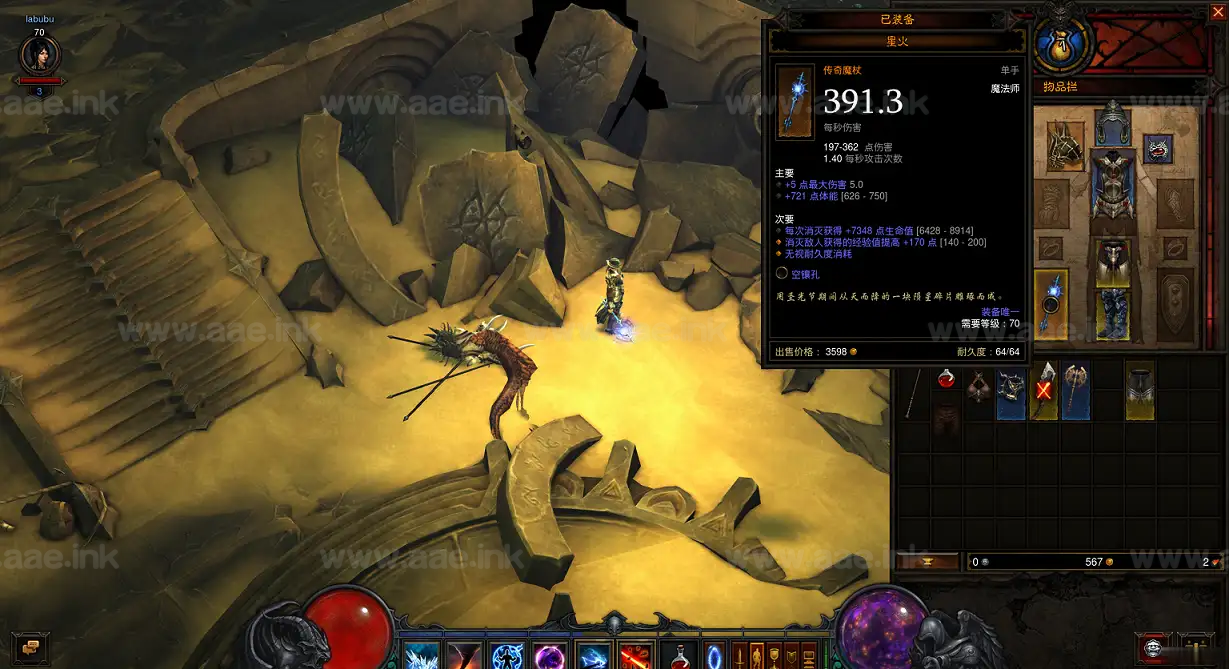This screenshot has height=669, width=1229.
Task: Pick the red potion in inventory
Action: coord(946,379)
